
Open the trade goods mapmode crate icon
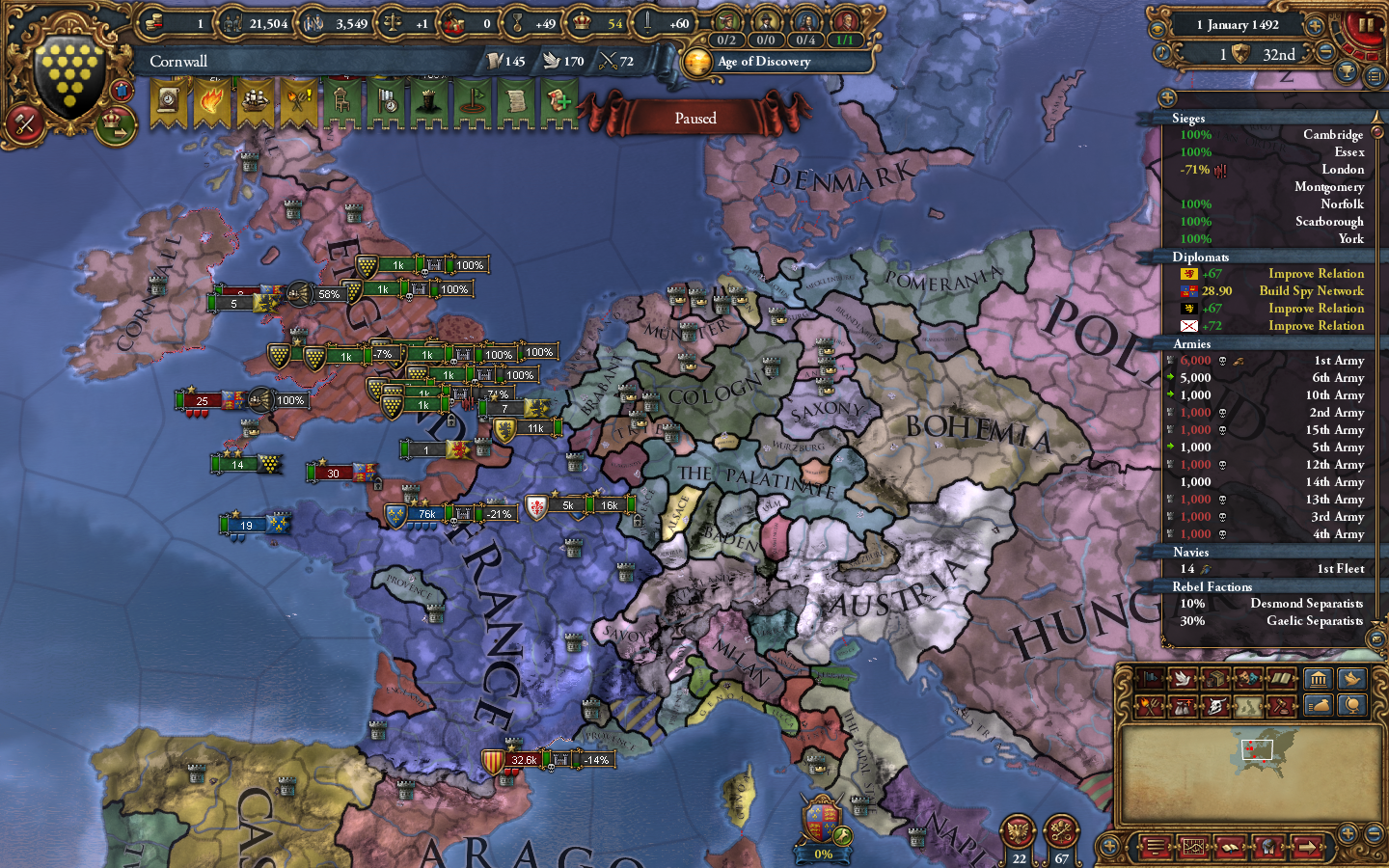click(1214, 678)
